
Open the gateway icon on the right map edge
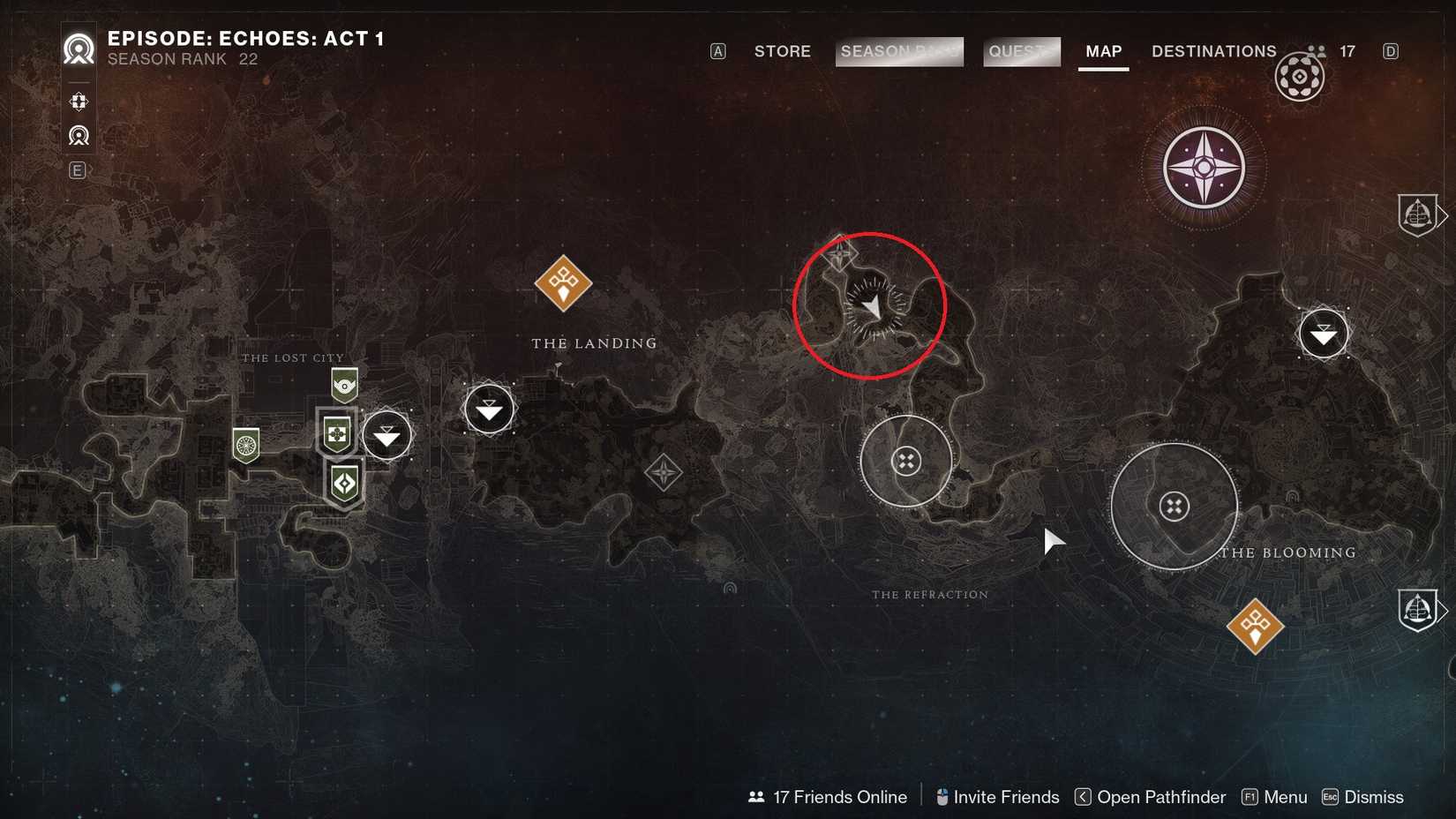point(1419,214)
